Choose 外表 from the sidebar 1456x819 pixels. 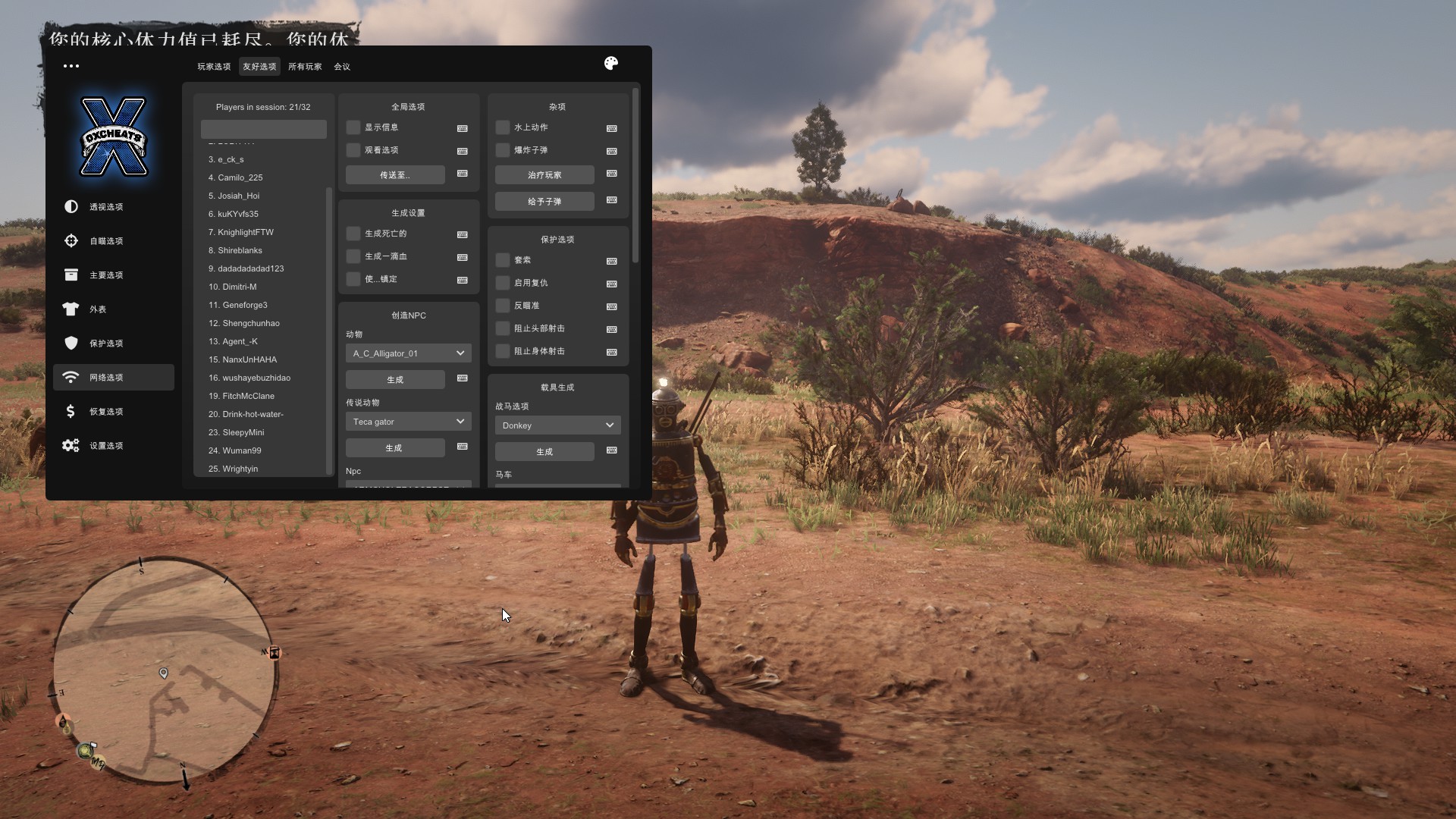pos(98,309)
